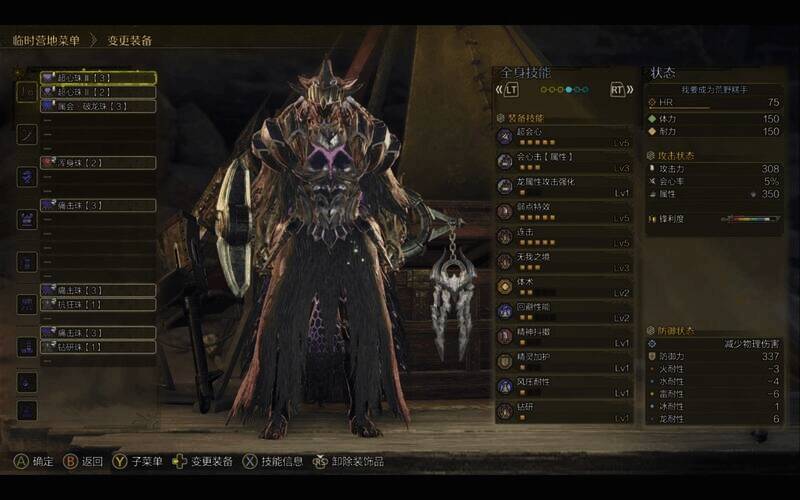Select the helmet icon in the equipment column
800x500 pixels.
coord(27,133)
